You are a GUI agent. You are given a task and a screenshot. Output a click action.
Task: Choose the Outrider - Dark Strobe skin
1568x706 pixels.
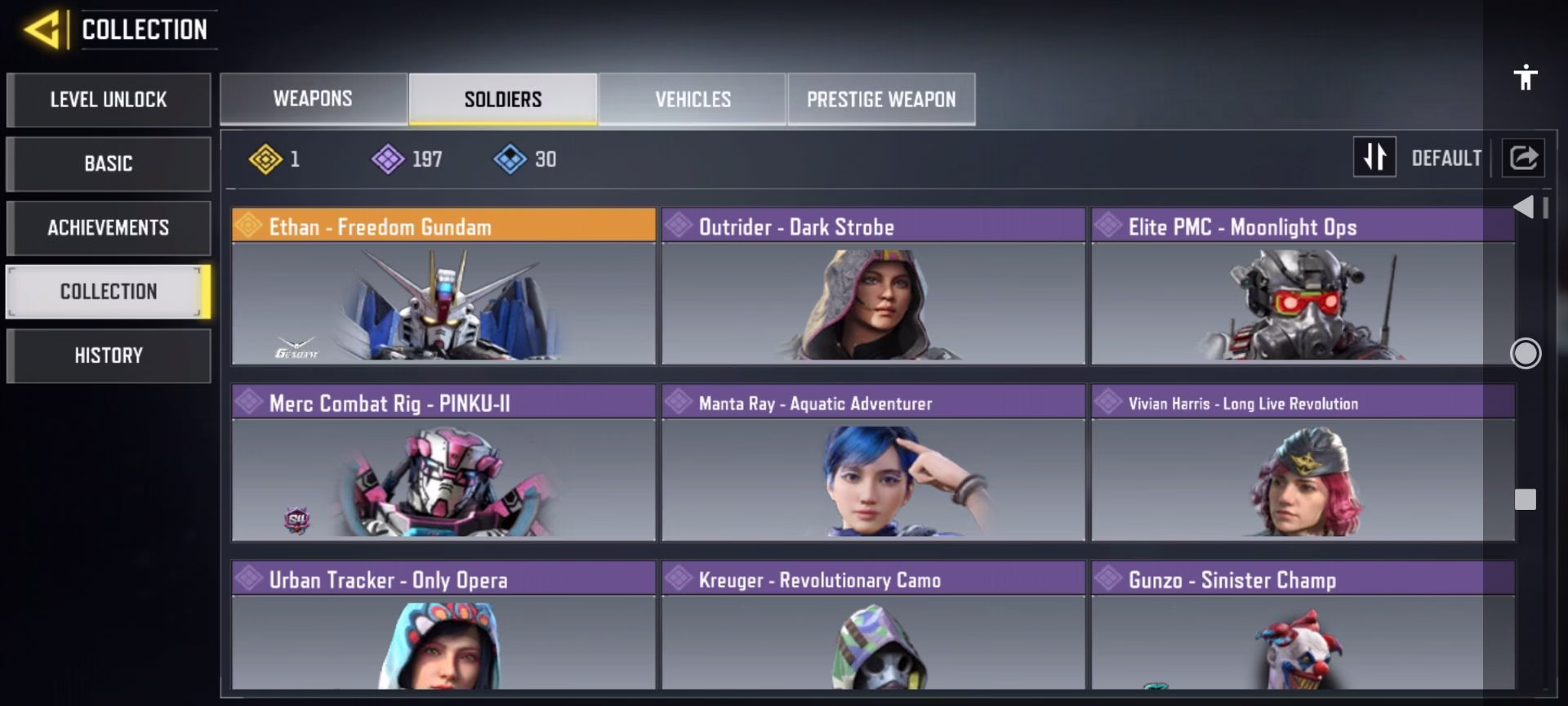(873, 286)
